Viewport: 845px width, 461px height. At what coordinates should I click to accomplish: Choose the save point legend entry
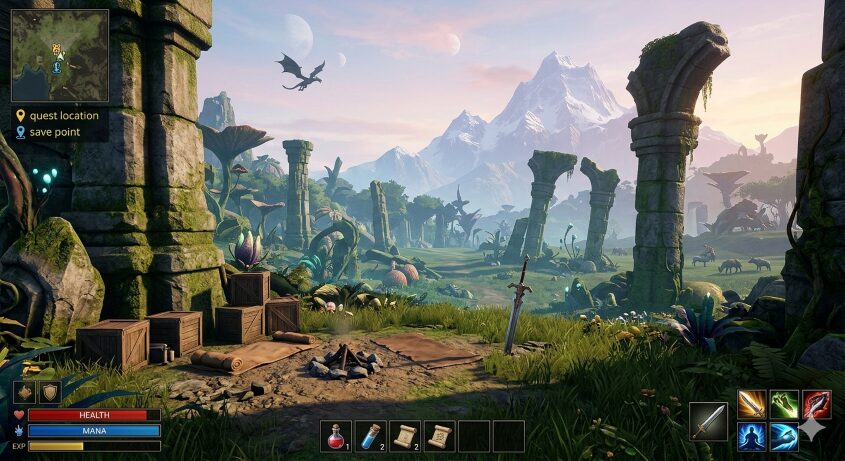pyautogui.click(x=55, y=131)
